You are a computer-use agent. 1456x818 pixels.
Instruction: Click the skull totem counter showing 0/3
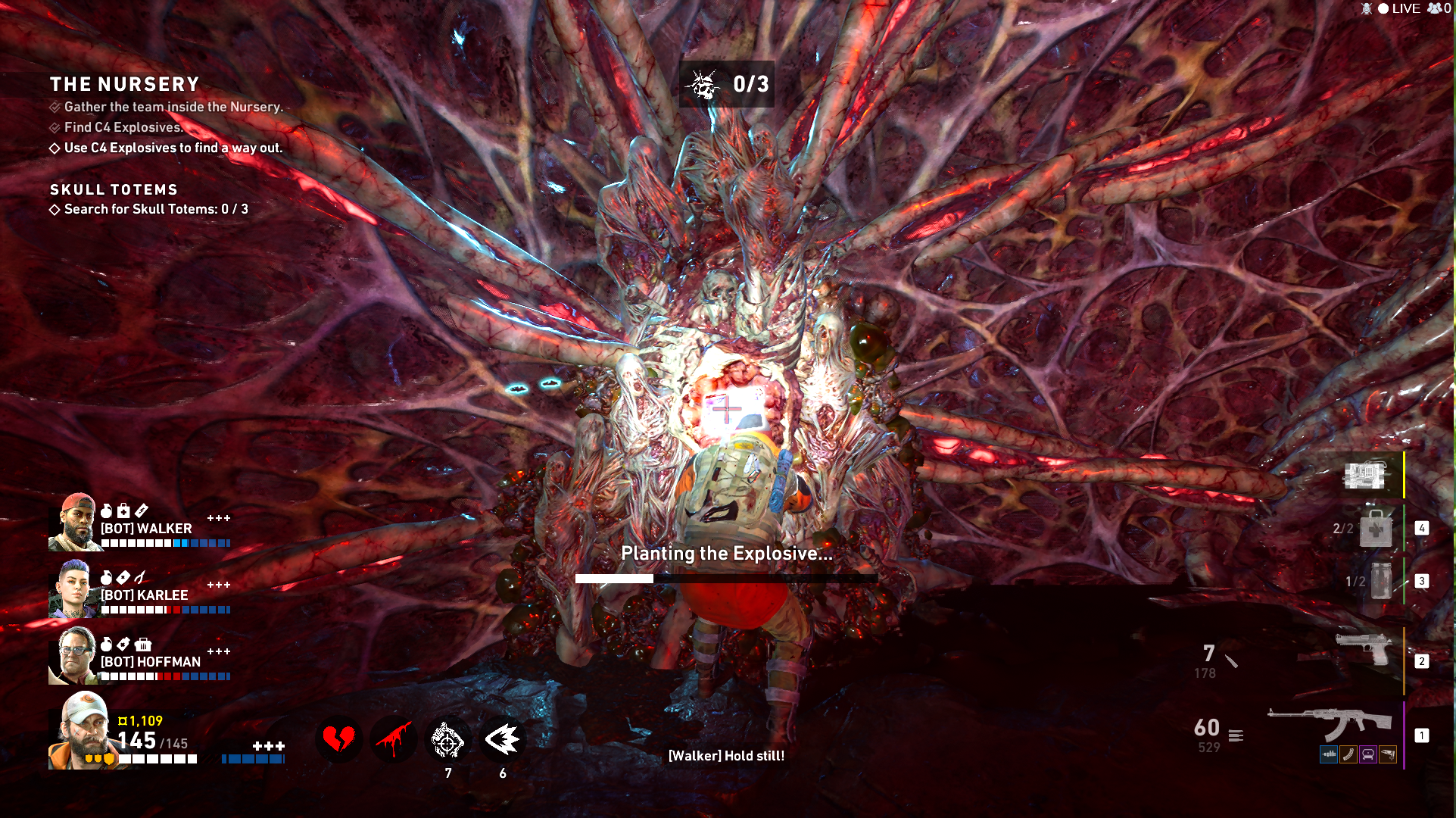click(726, 84)
